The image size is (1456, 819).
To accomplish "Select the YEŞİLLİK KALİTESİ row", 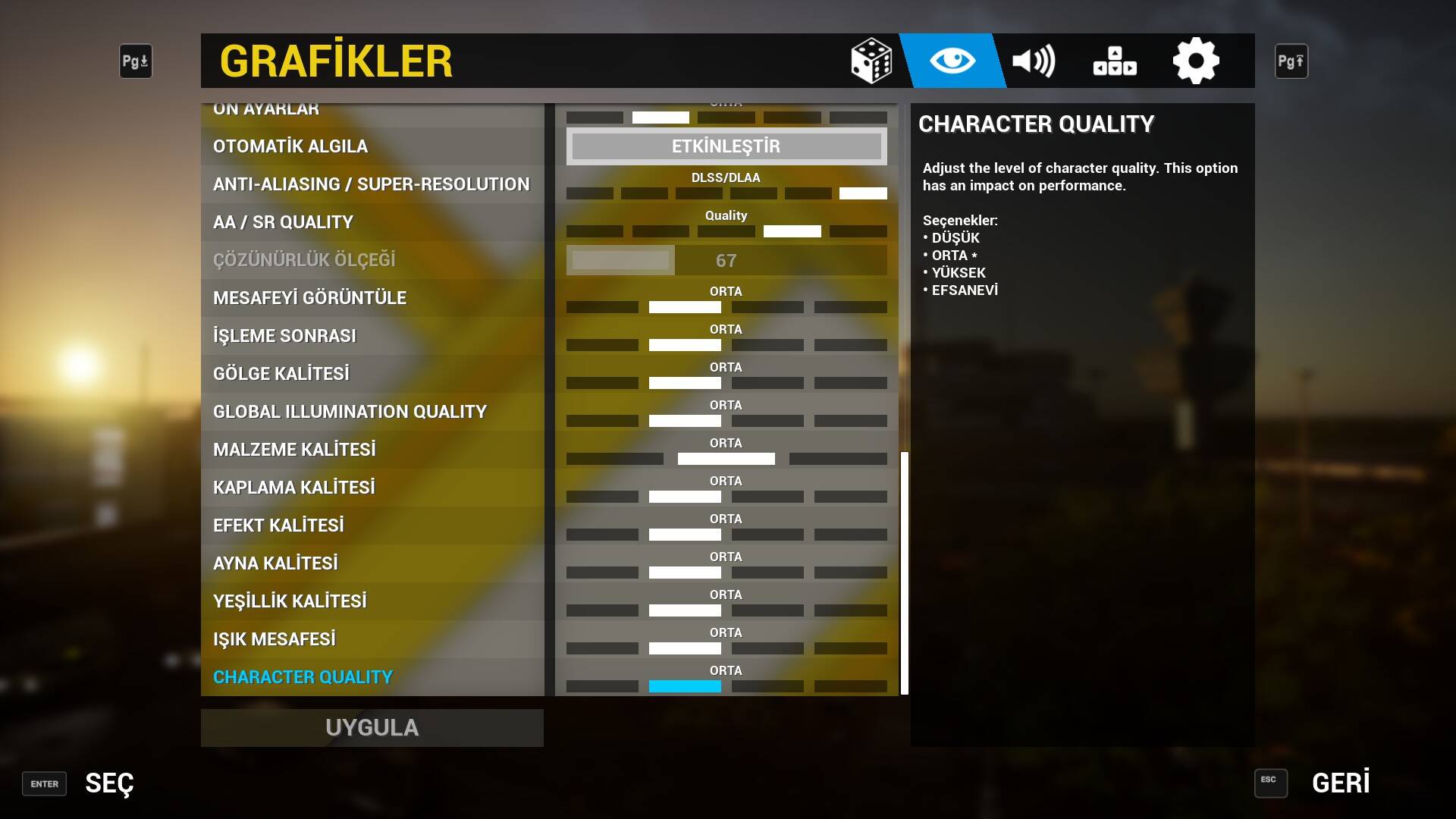I will coord(290,601).
